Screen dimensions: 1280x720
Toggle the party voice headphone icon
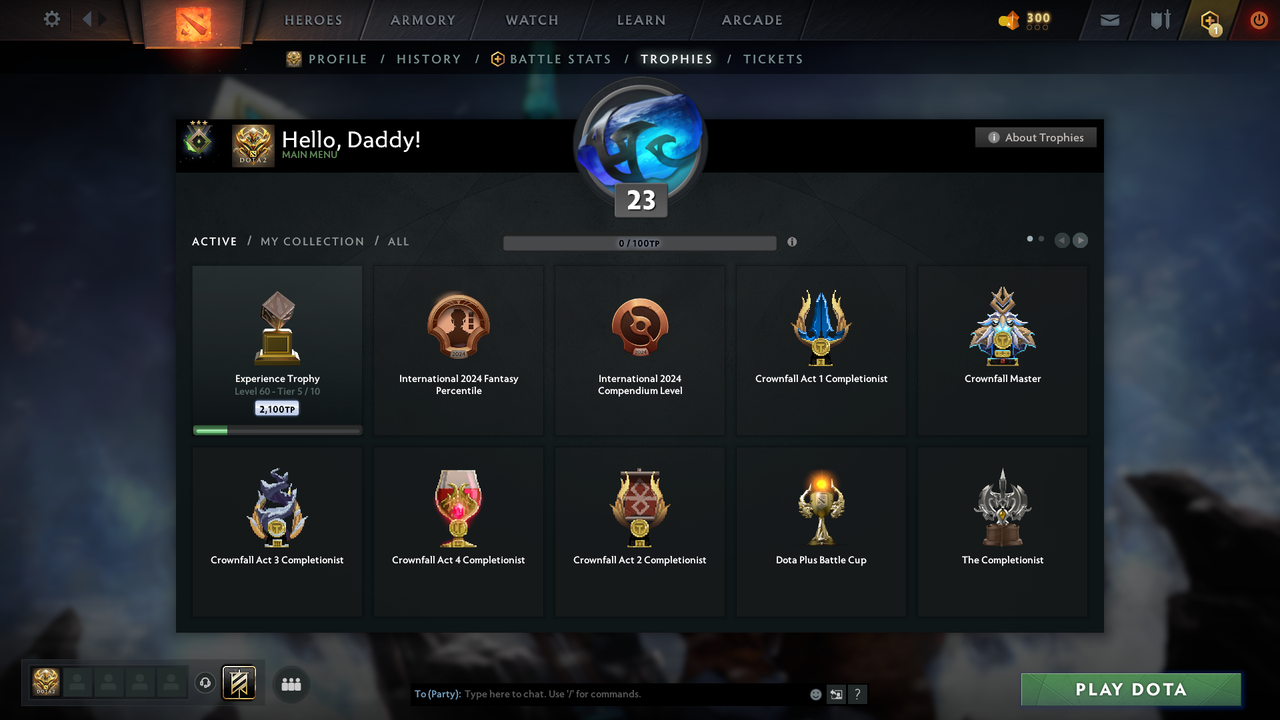click(x=206, y=683)
